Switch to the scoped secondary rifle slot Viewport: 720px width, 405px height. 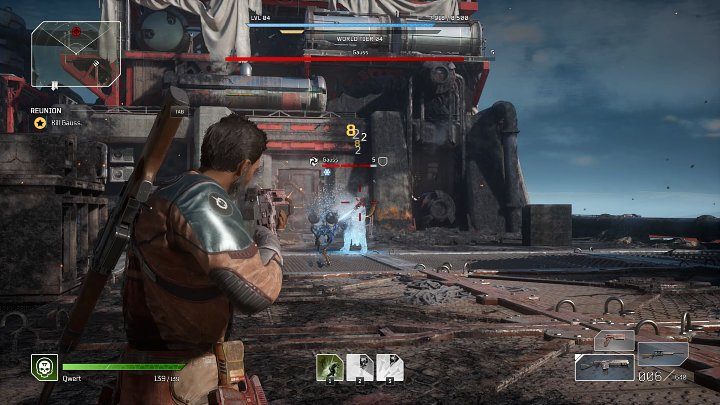point(663,353)
